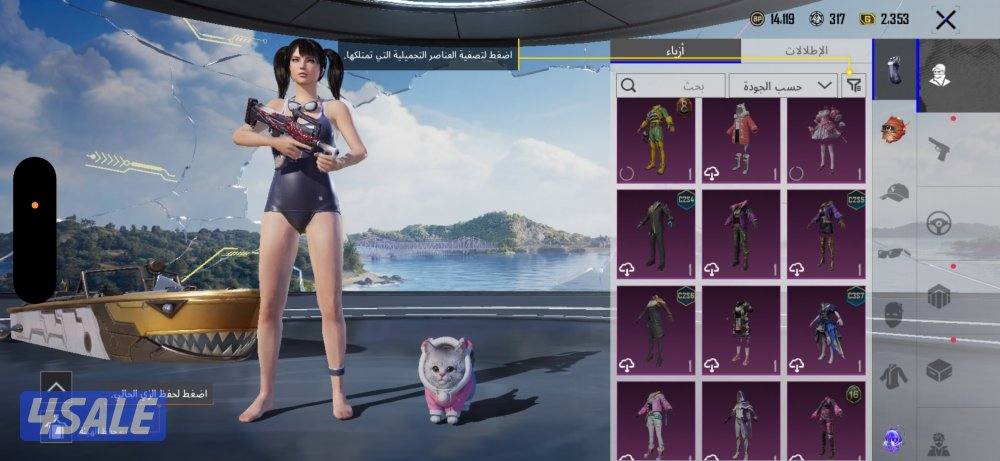The width and height of the screenshot is (1000, 461).
Task: Open the face mask category
Action: click(x=894, y=316)
